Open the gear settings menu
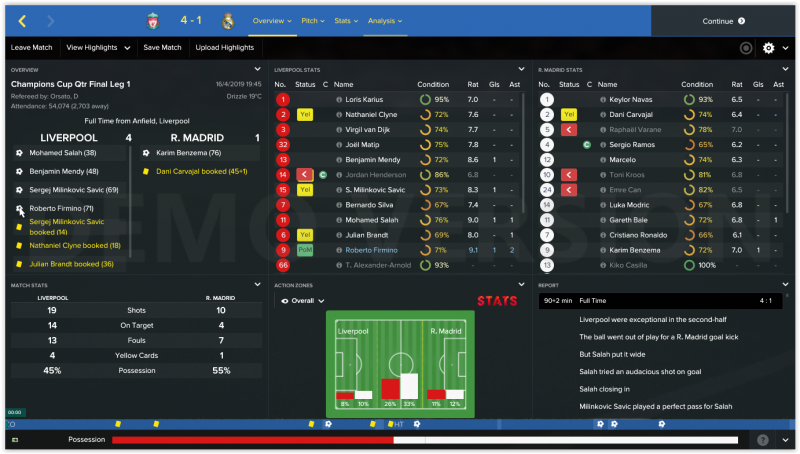This screenshot has width=800, height=454. 769,47
